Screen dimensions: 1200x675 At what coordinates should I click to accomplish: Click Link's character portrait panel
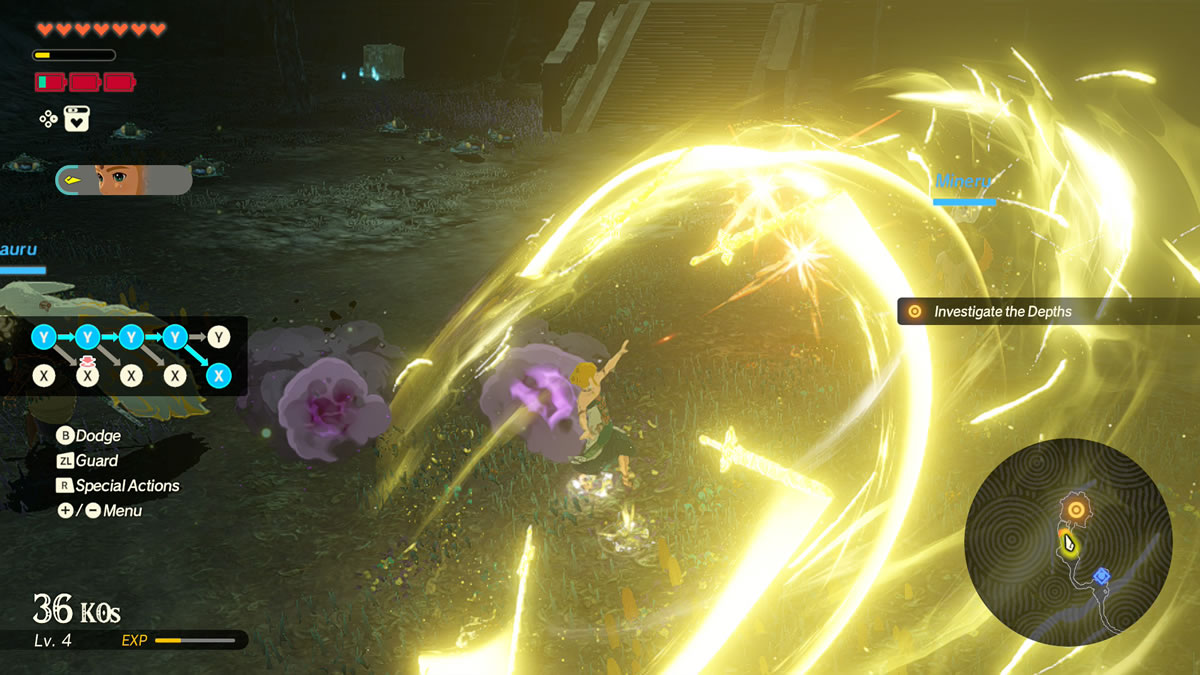click(x=124, y=180)
